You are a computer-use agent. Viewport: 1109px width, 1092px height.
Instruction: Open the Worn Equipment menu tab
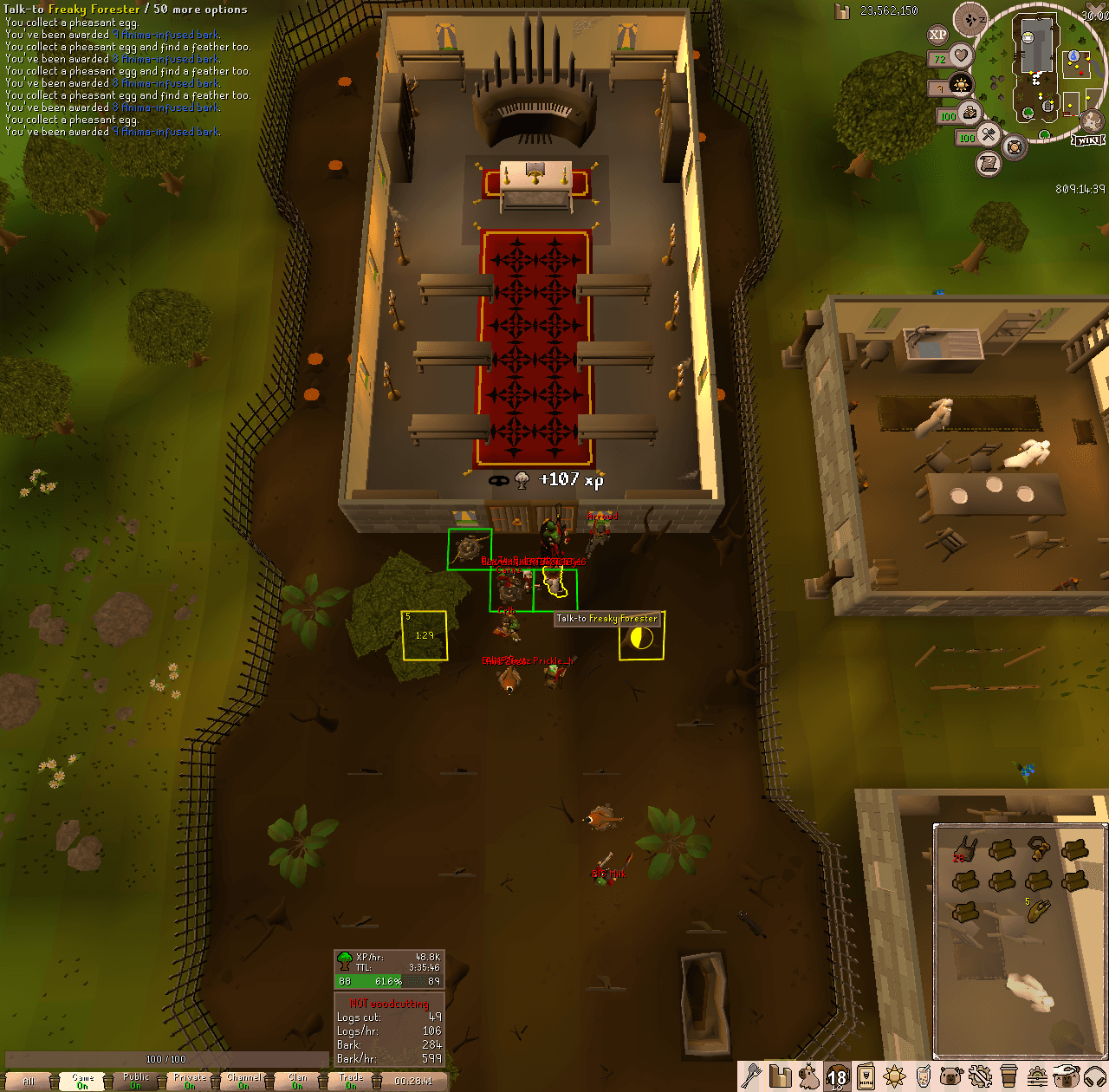866,1079
